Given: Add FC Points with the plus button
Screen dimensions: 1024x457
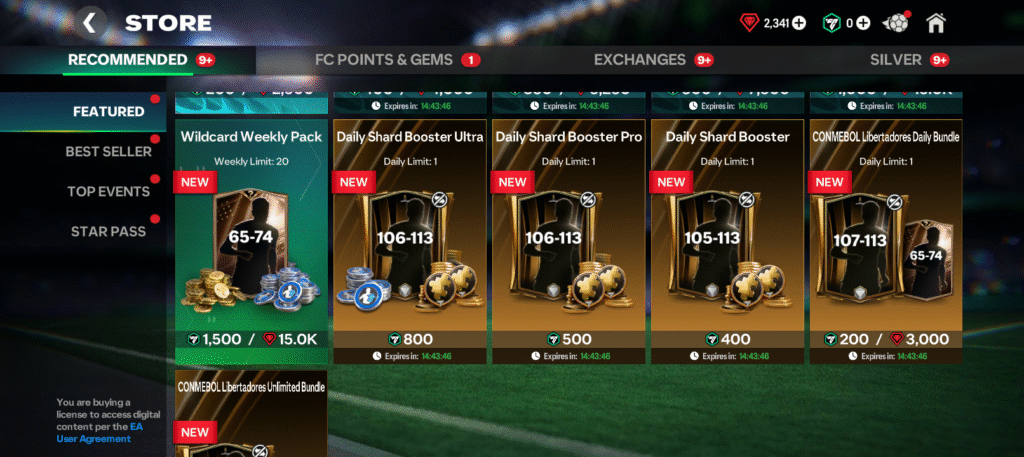Looking at the screenshot, I should (863, 23).
